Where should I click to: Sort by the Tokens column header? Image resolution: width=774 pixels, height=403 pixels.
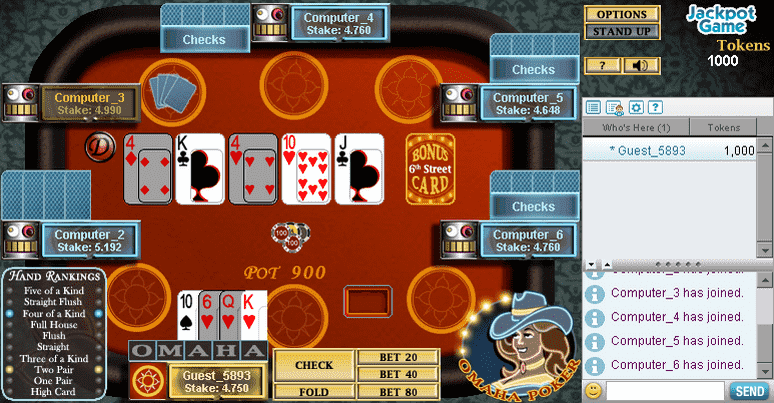point(724,128)
